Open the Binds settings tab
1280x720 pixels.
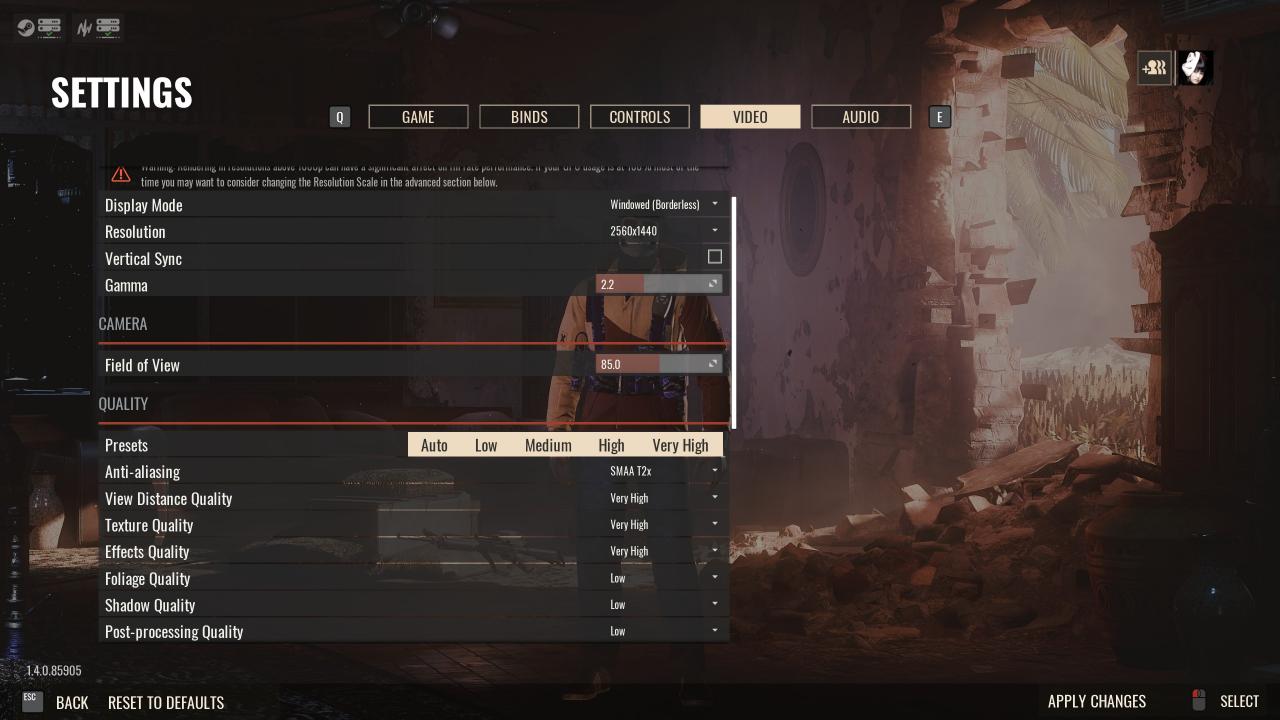coord(529,117)
